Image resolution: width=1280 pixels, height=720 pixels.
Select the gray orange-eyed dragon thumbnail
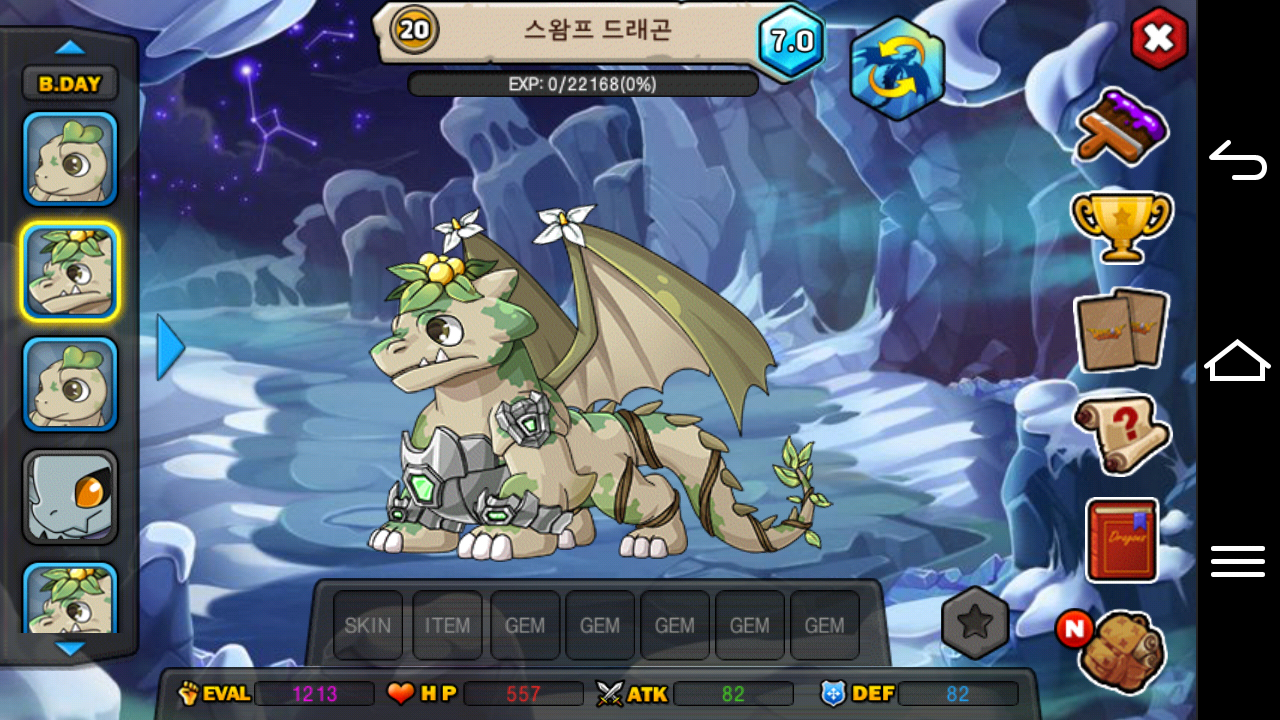(x=70, y=497)
